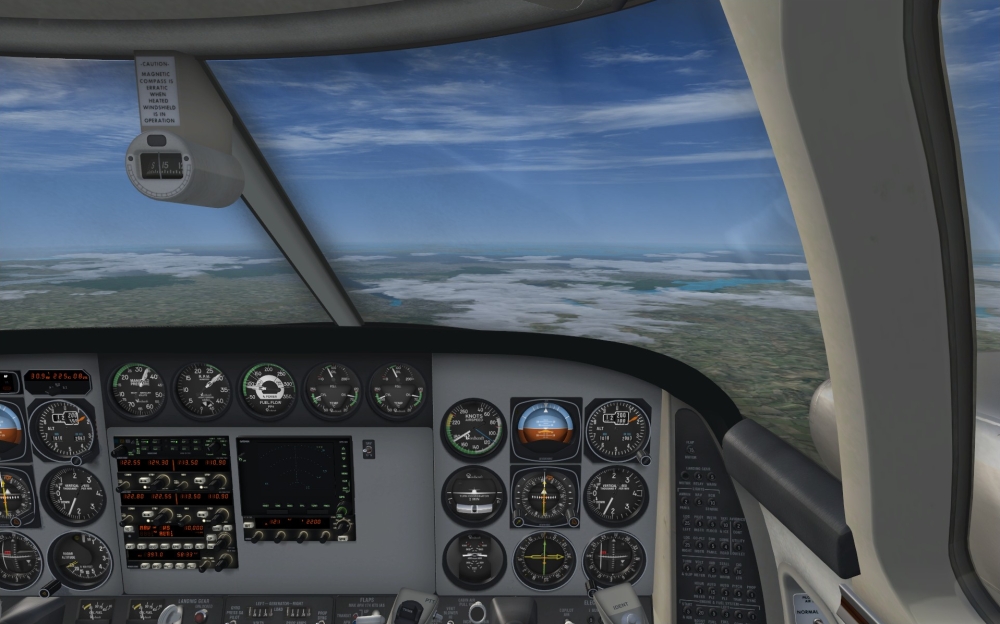Toggle the small switch right of the GPS

[x=369, y=449]
